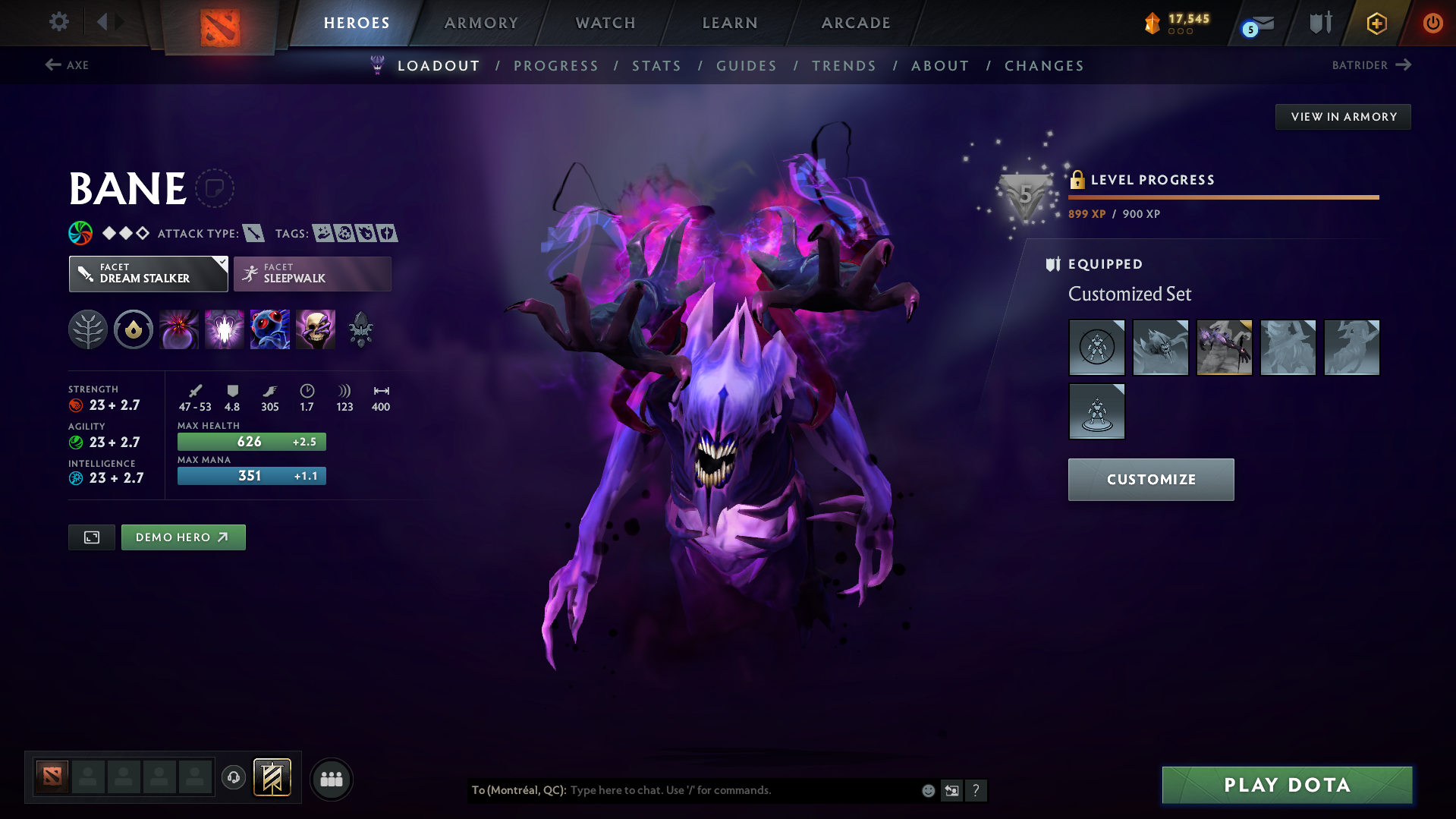Click Bane's Brain Sap ability icon
The height and width of the screenshot is (819, 1456).
(225, 329)
